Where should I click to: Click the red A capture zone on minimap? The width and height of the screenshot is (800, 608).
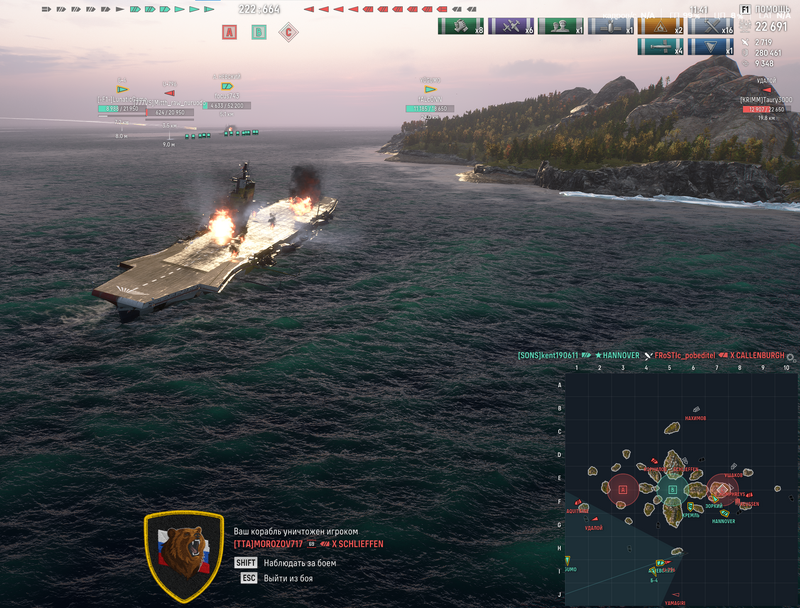[623, 489]
